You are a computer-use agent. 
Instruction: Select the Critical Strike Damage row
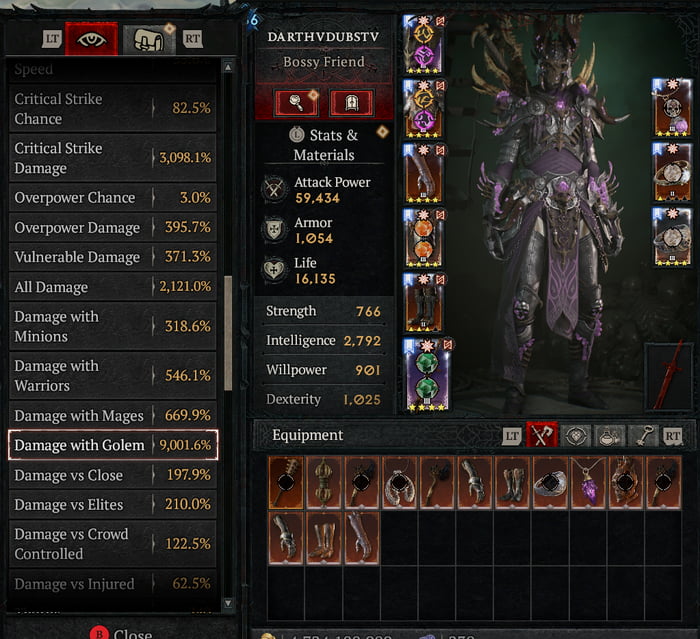[x=113, y=157]
